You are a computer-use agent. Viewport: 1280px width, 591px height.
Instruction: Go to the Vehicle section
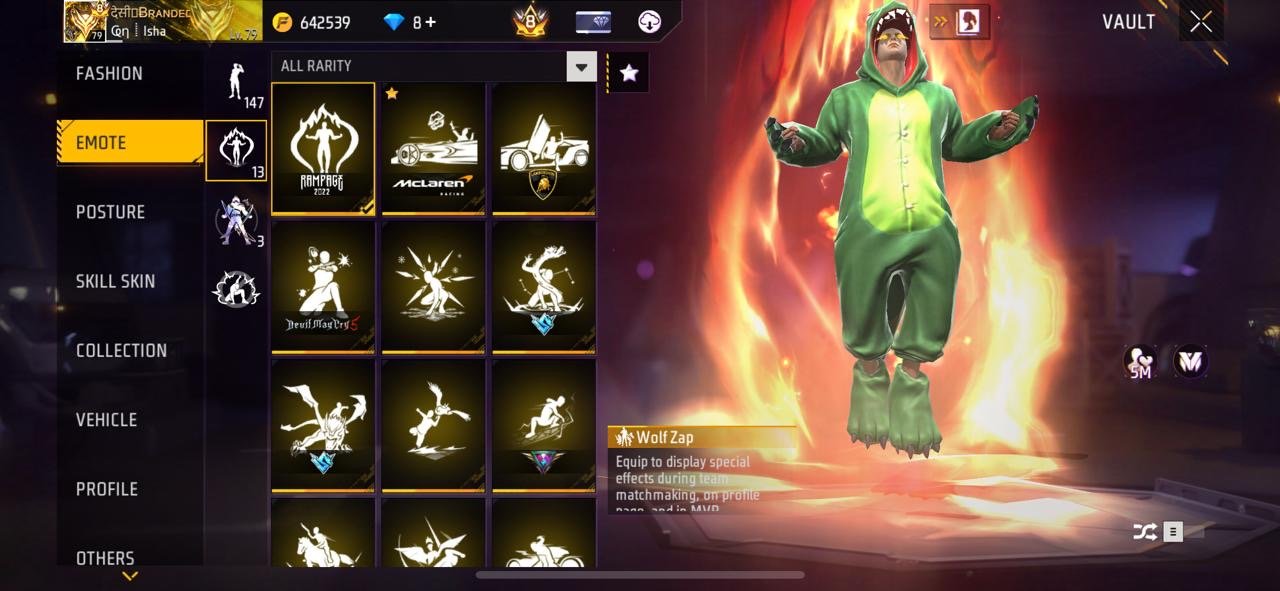pos(106,420)
